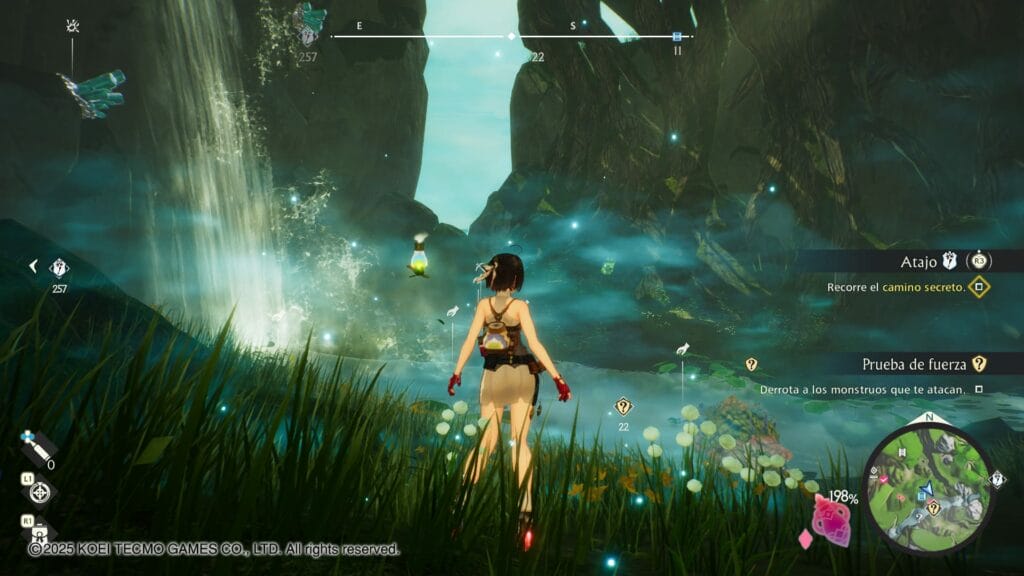Click the pink checkmark marker on minimap

(882, 481)
